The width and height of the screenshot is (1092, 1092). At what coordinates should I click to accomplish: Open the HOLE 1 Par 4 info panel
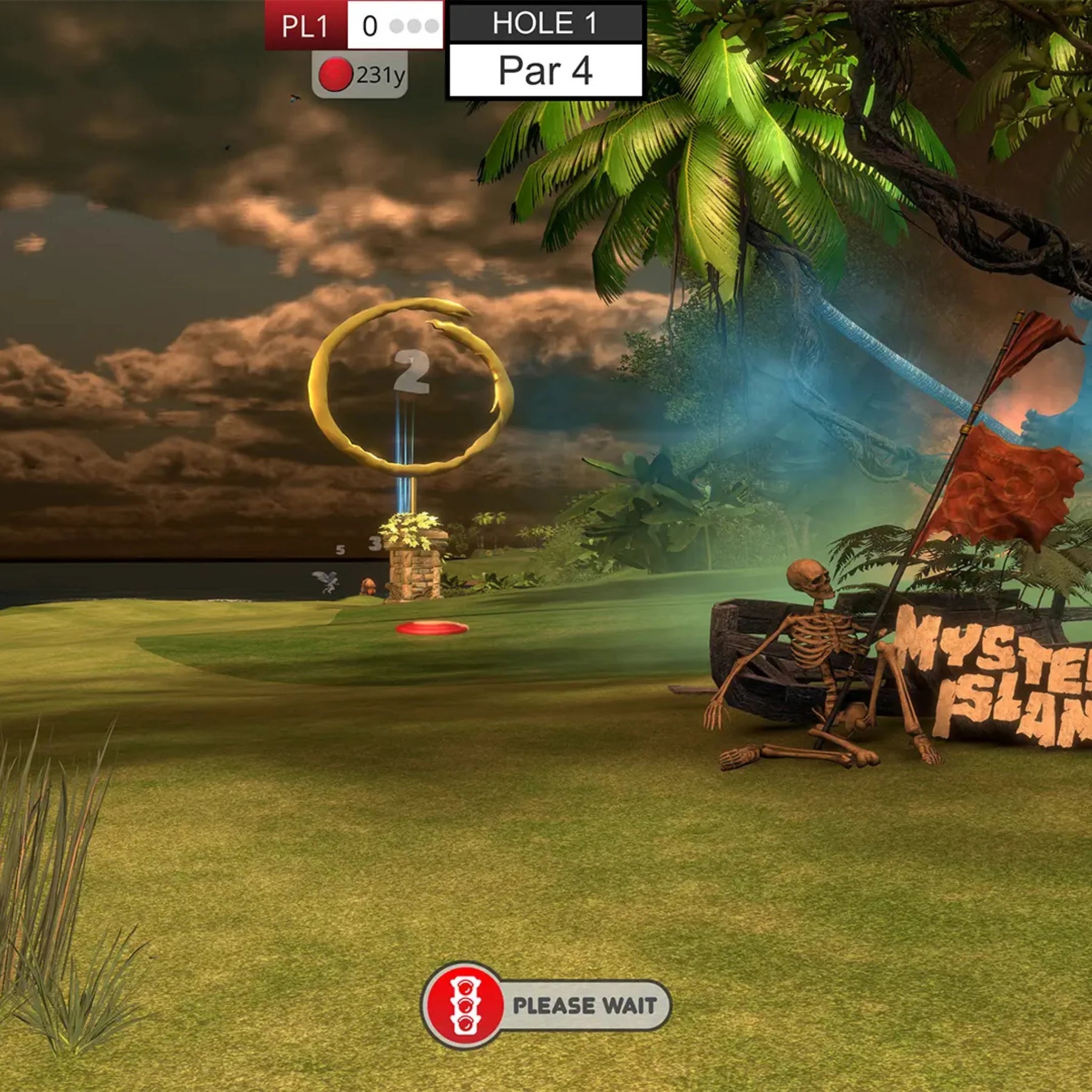tap(545, 50)
